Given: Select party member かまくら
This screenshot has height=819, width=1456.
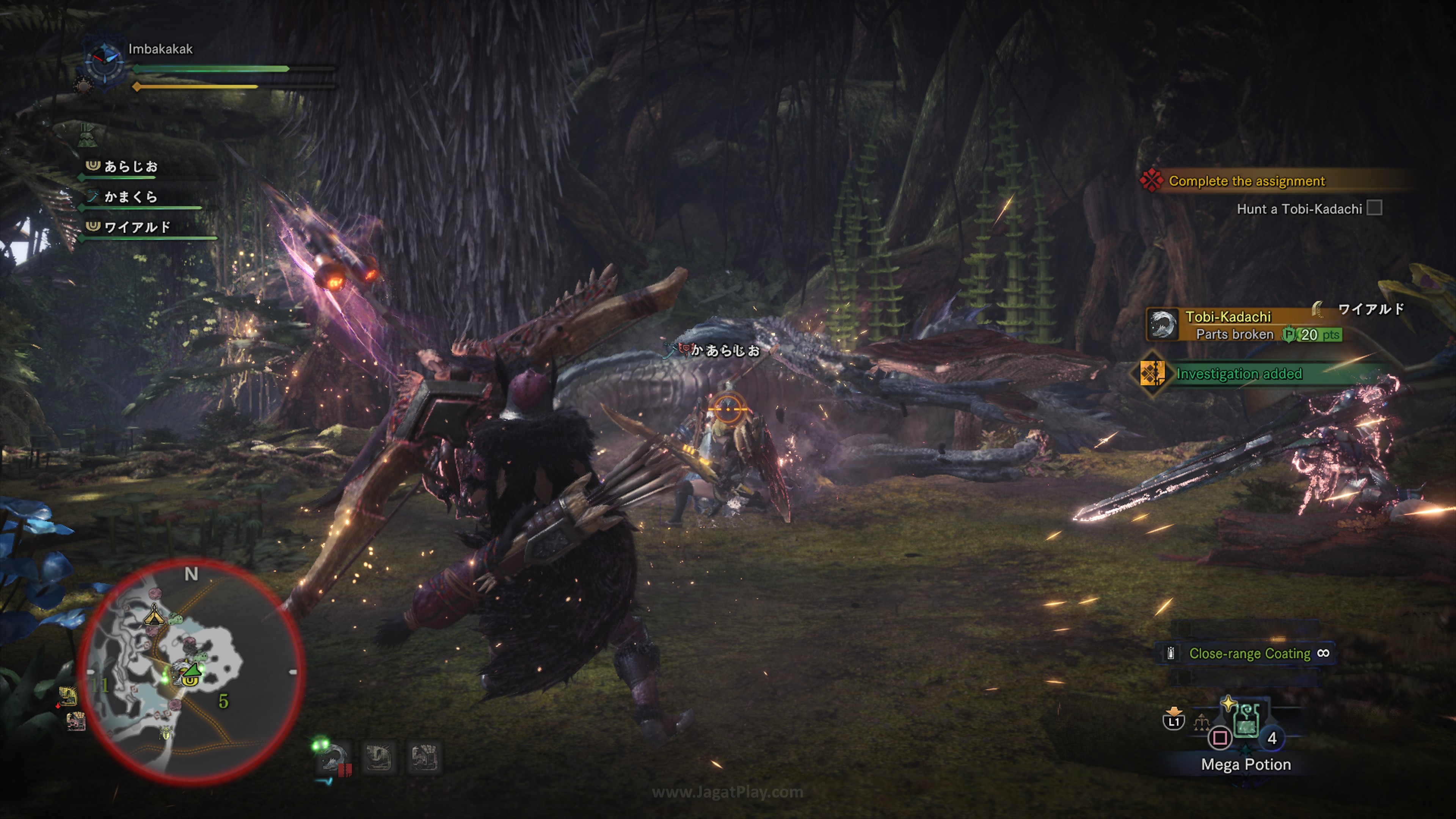Looking at the screenshot, I should (130, 197).
